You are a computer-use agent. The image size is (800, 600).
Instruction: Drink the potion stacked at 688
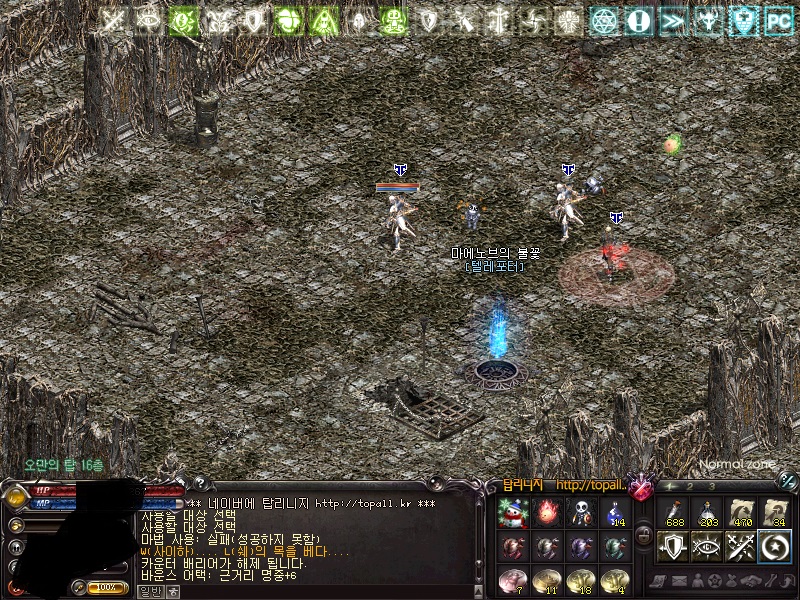pos(673,513)
